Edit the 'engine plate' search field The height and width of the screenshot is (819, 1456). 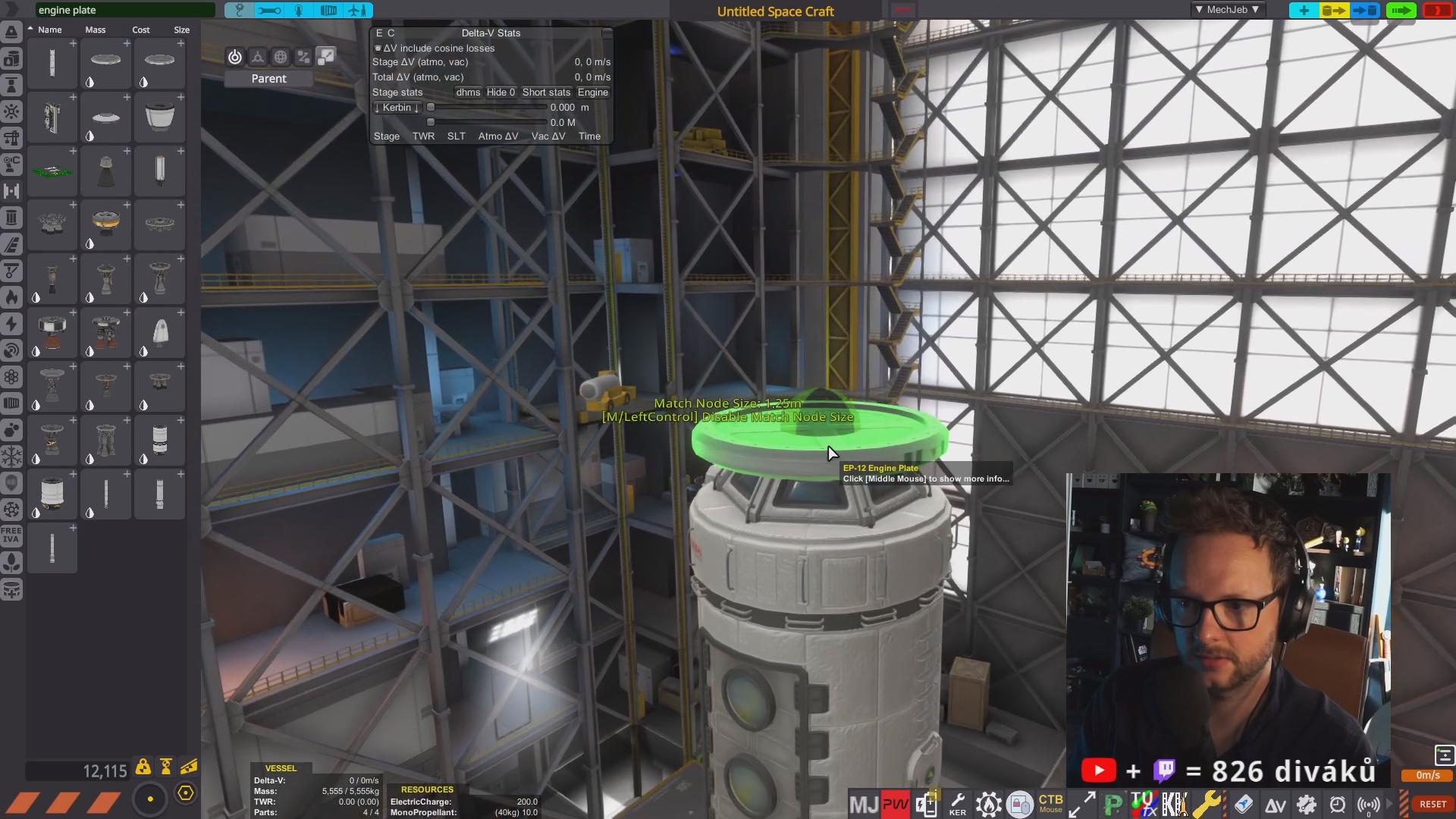125,11
